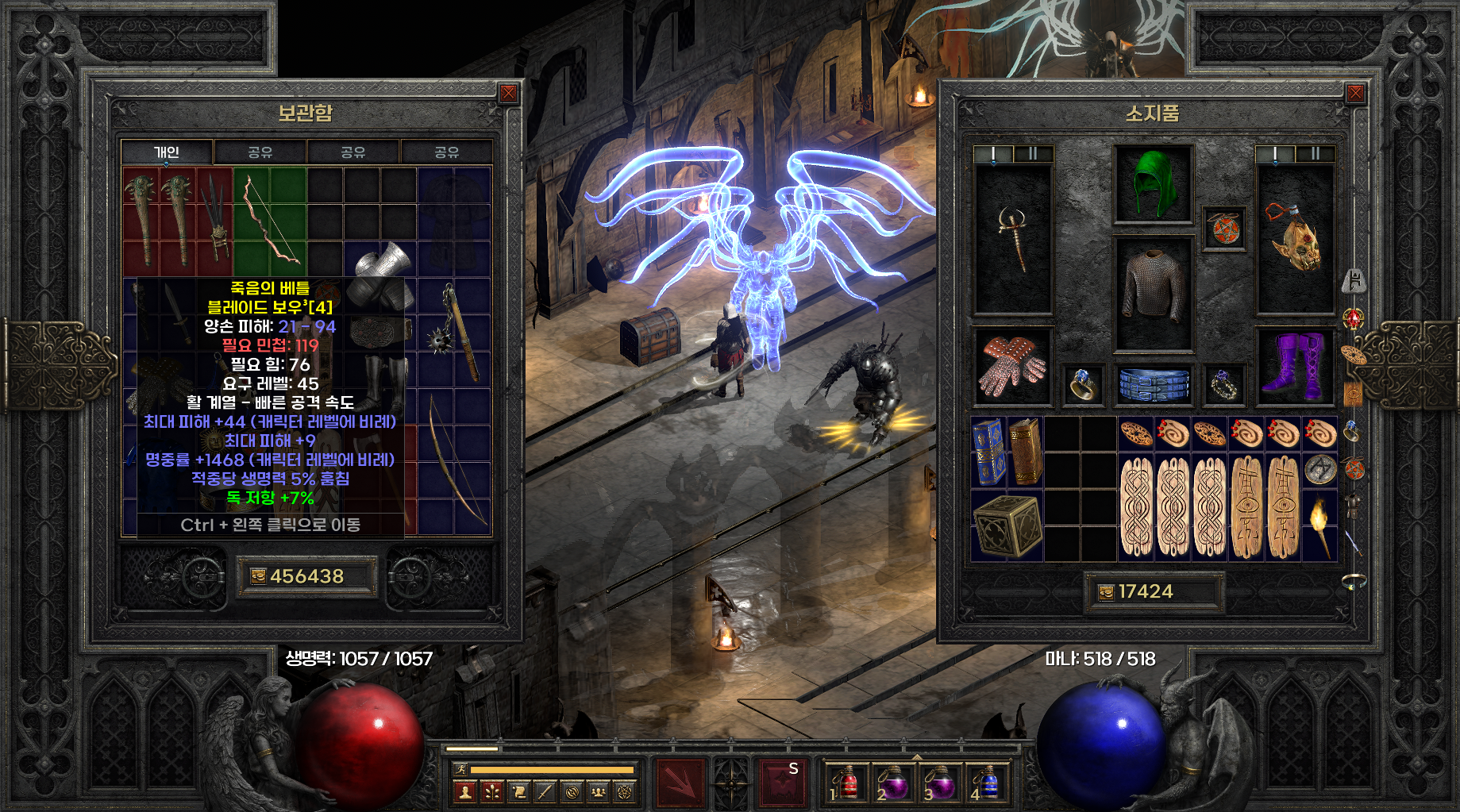
Task: Select the shrunken head shield slot
Action: [1296, 238]
